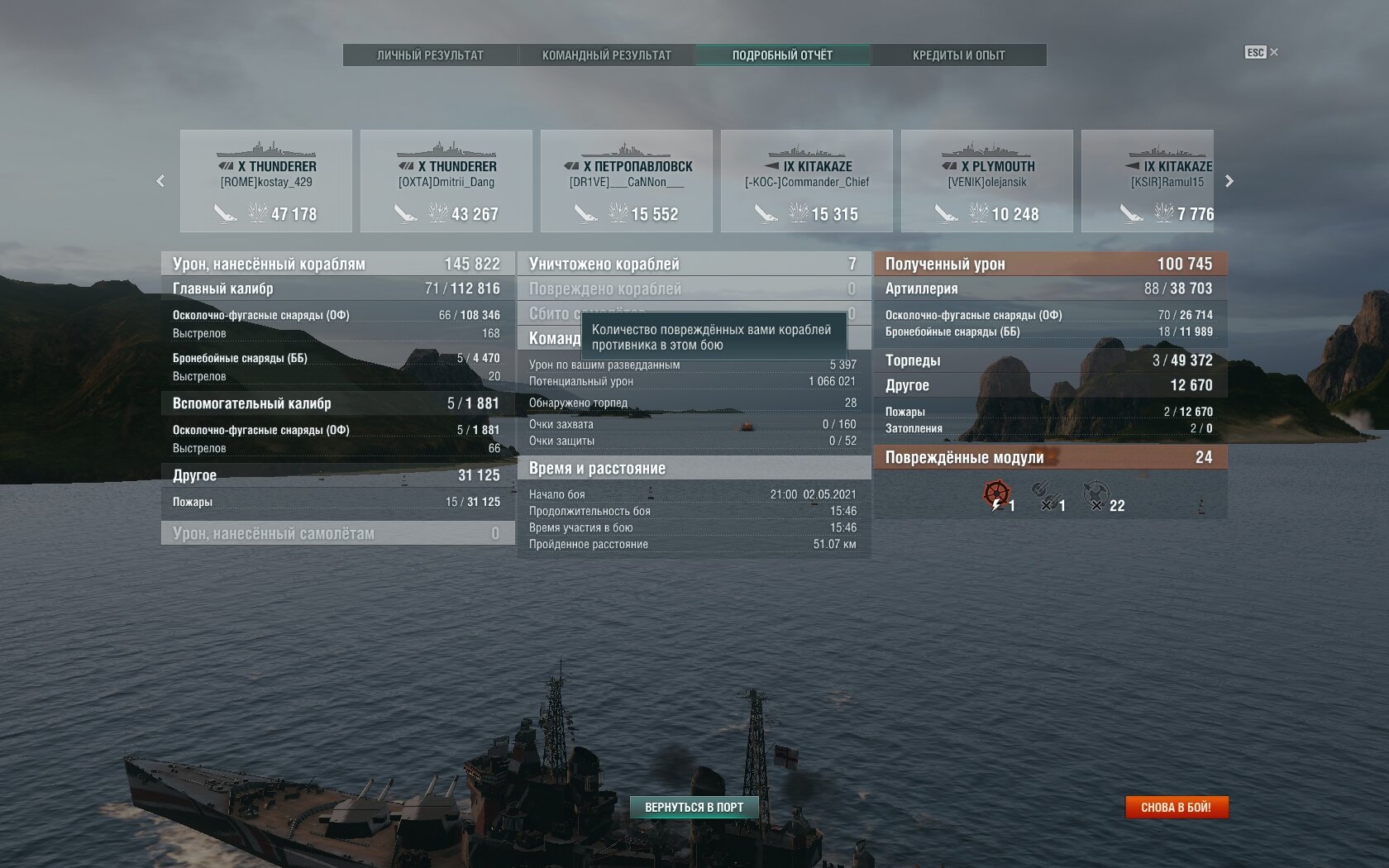Open the Командный результат tab
The width and height of the screenshot is (1389, 868).
click(606, 55)
